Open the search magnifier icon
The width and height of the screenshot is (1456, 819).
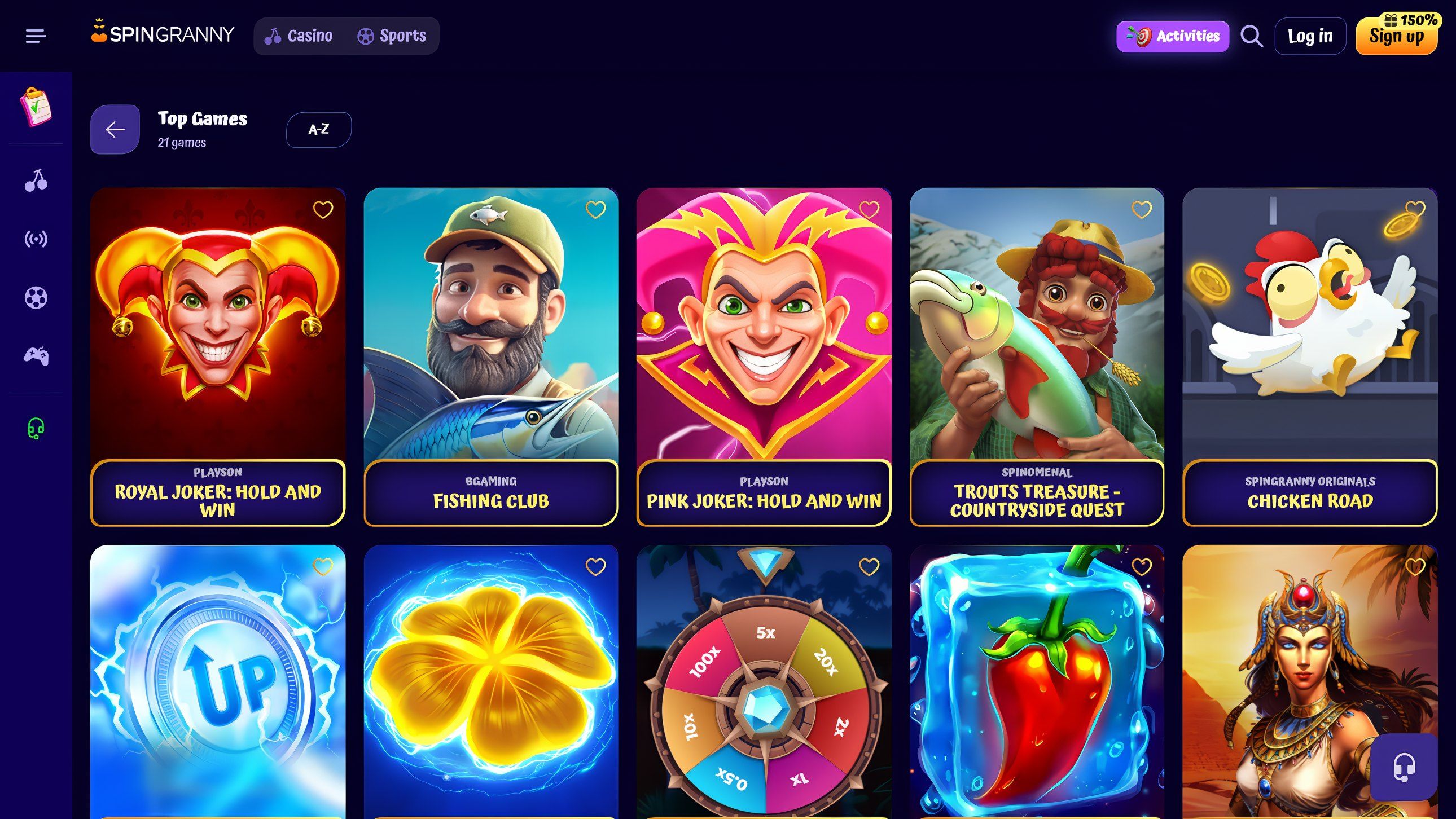pos(1251,36)
